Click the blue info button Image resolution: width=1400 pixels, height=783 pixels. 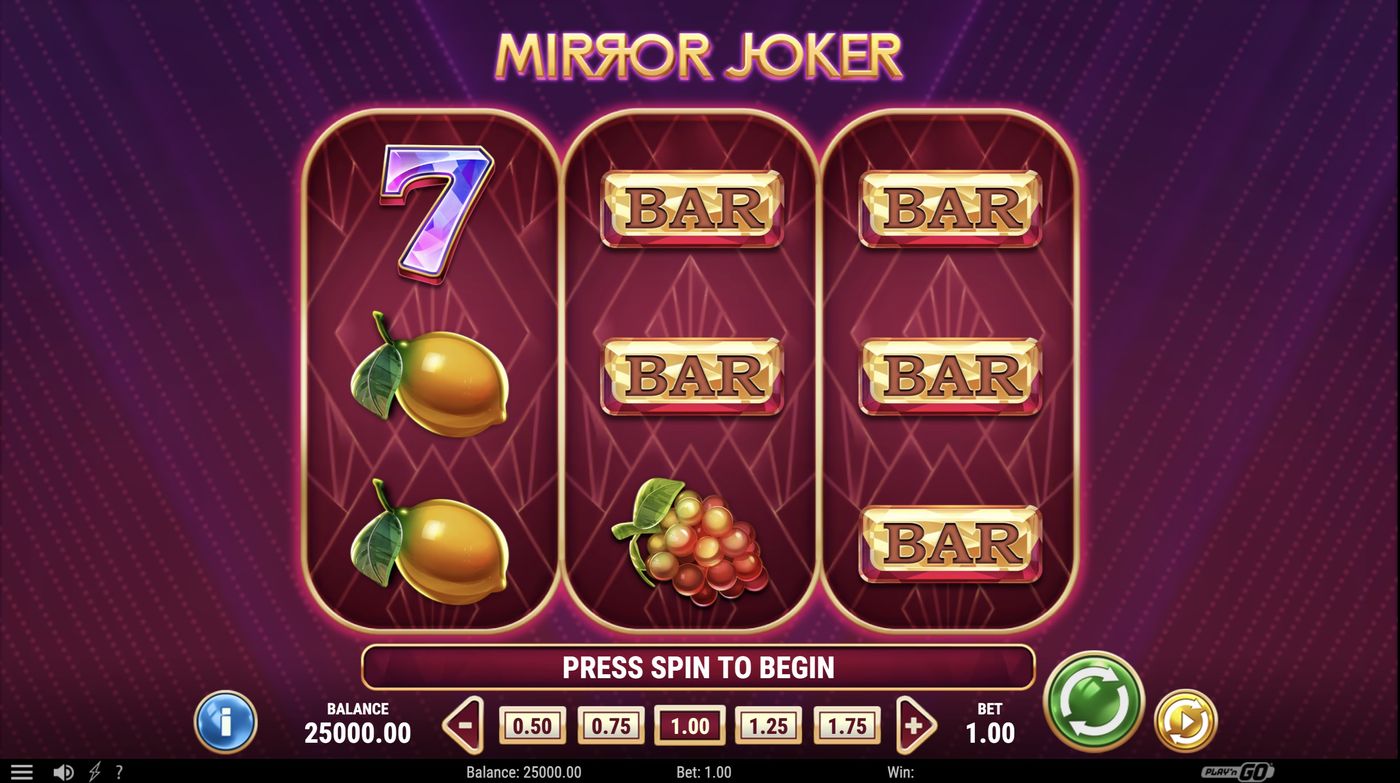click(226, 723)
